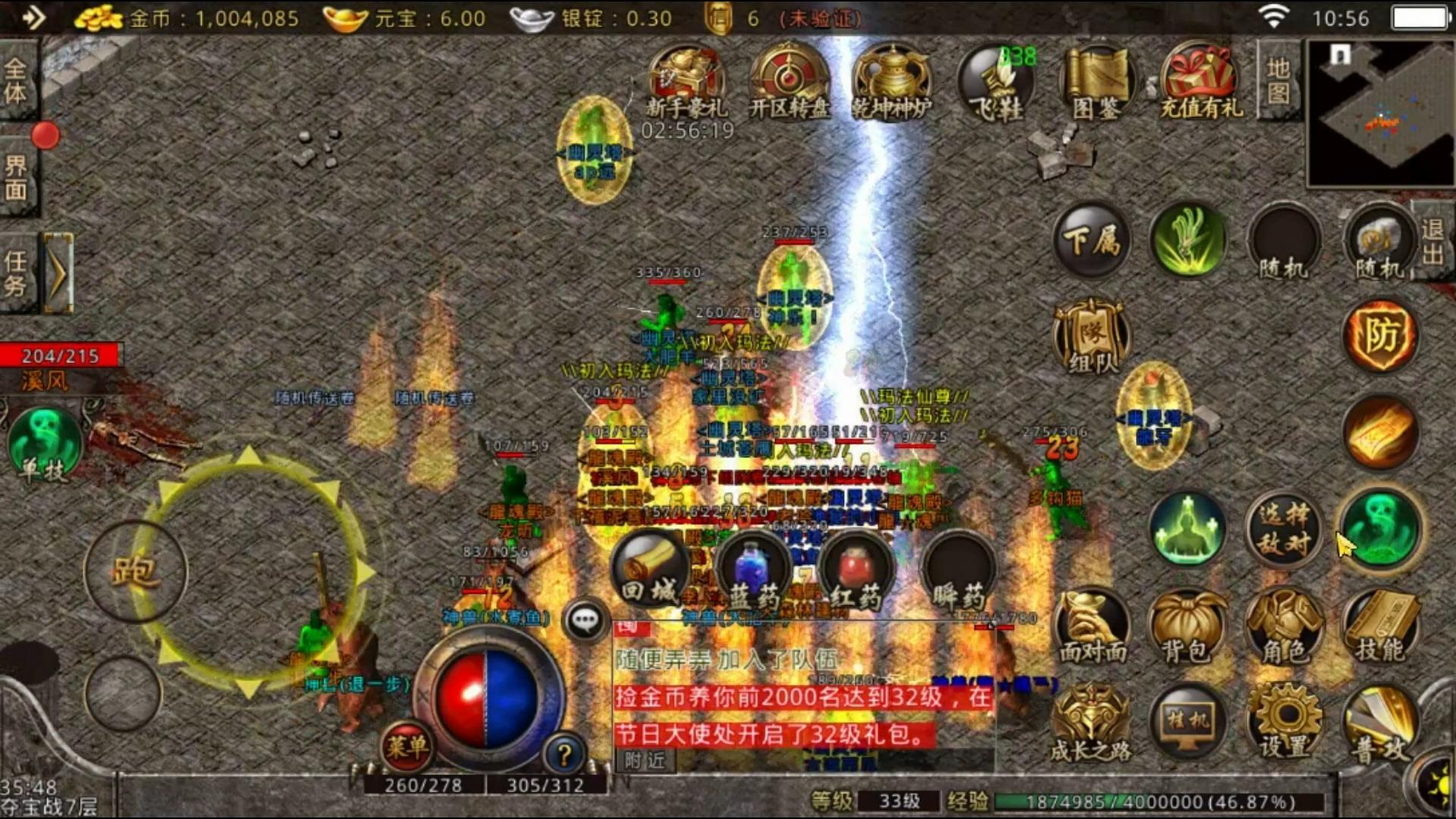
Task: Open the 设置 settings gear
Action: point(1284,722)
